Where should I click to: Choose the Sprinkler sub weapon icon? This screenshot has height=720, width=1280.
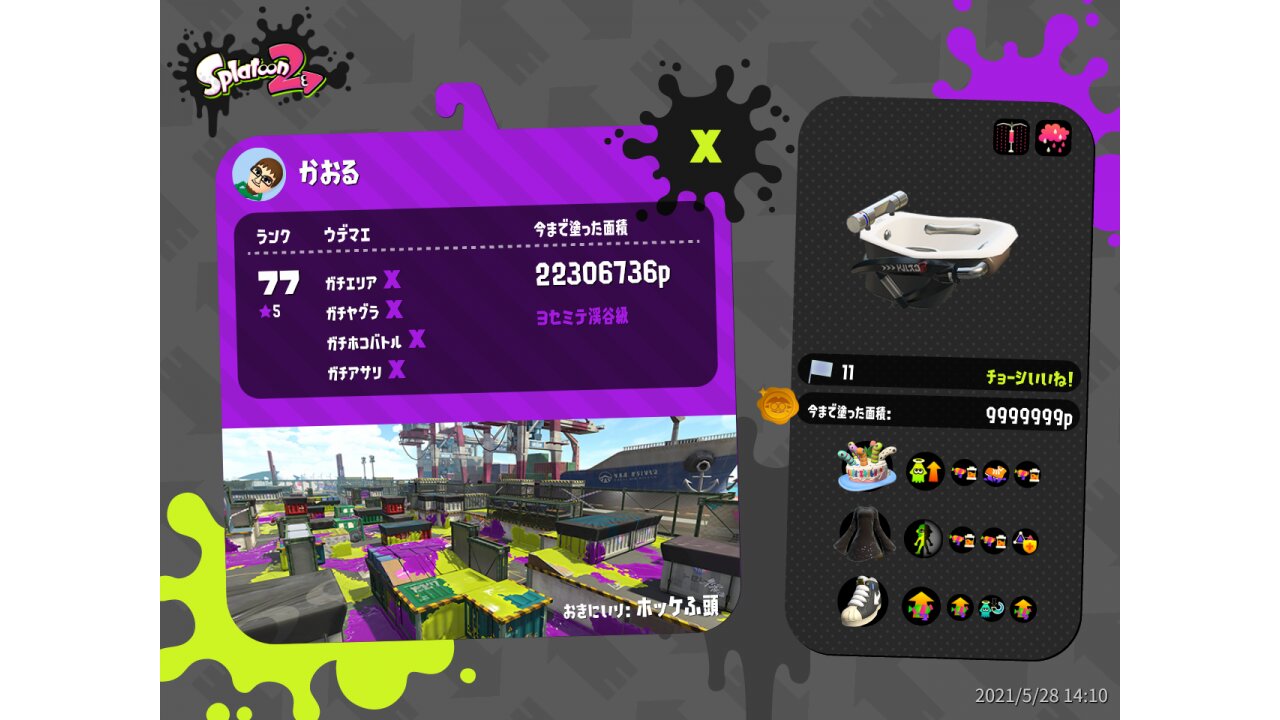pos(1011,137)
